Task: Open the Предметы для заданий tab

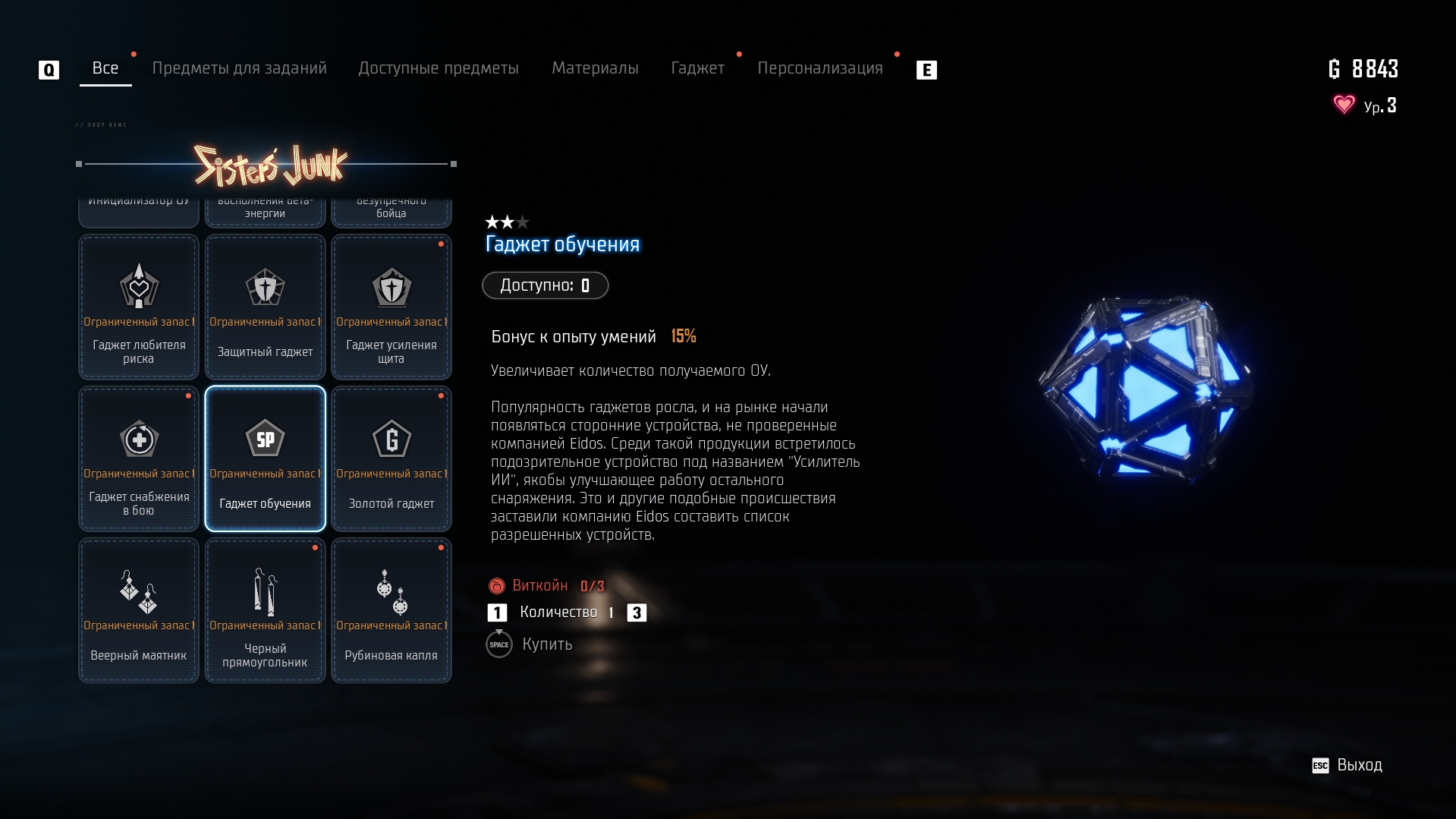Action: tap(239, 68)
